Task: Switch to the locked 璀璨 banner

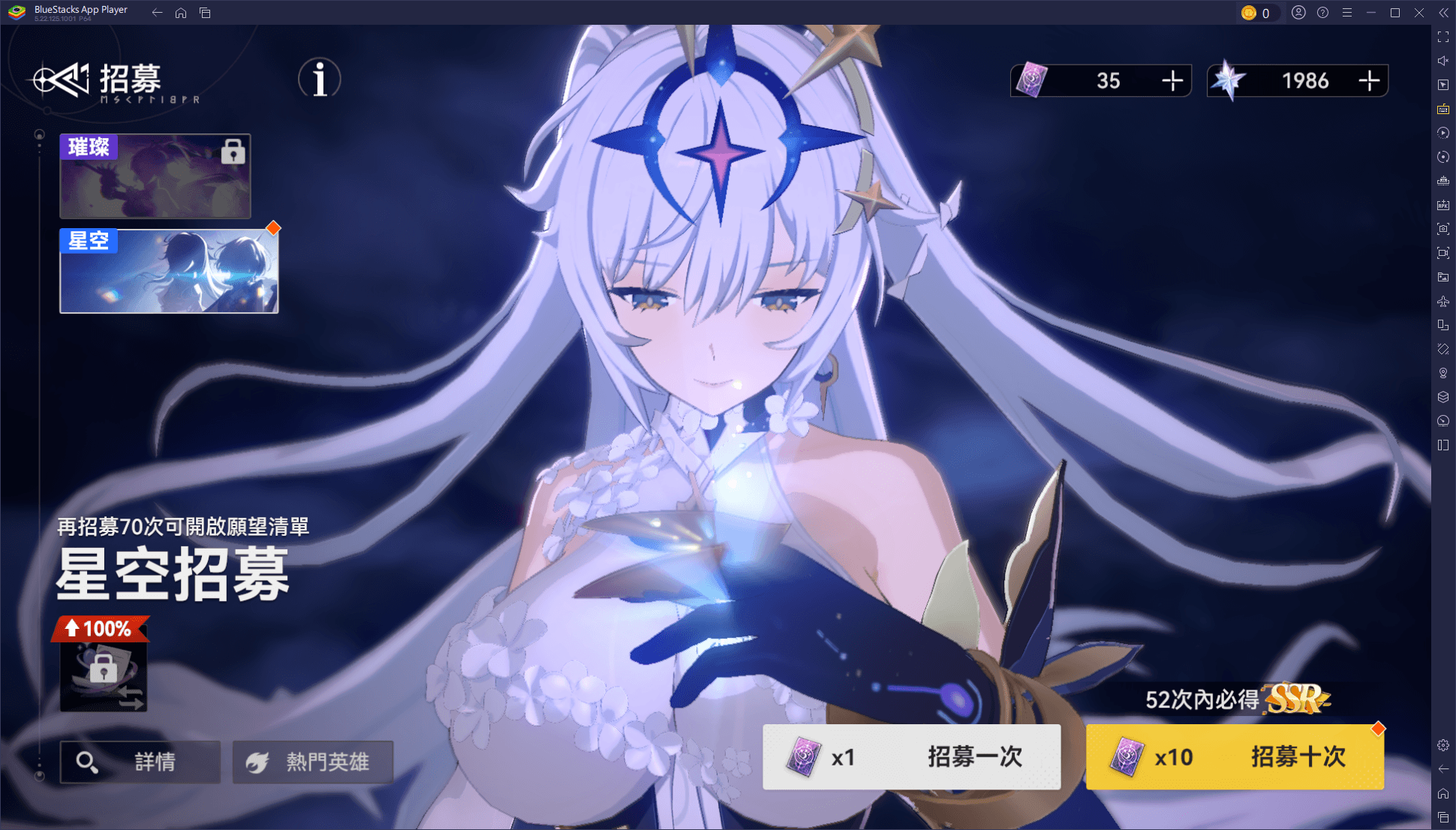Action: [x=155, y=176]
